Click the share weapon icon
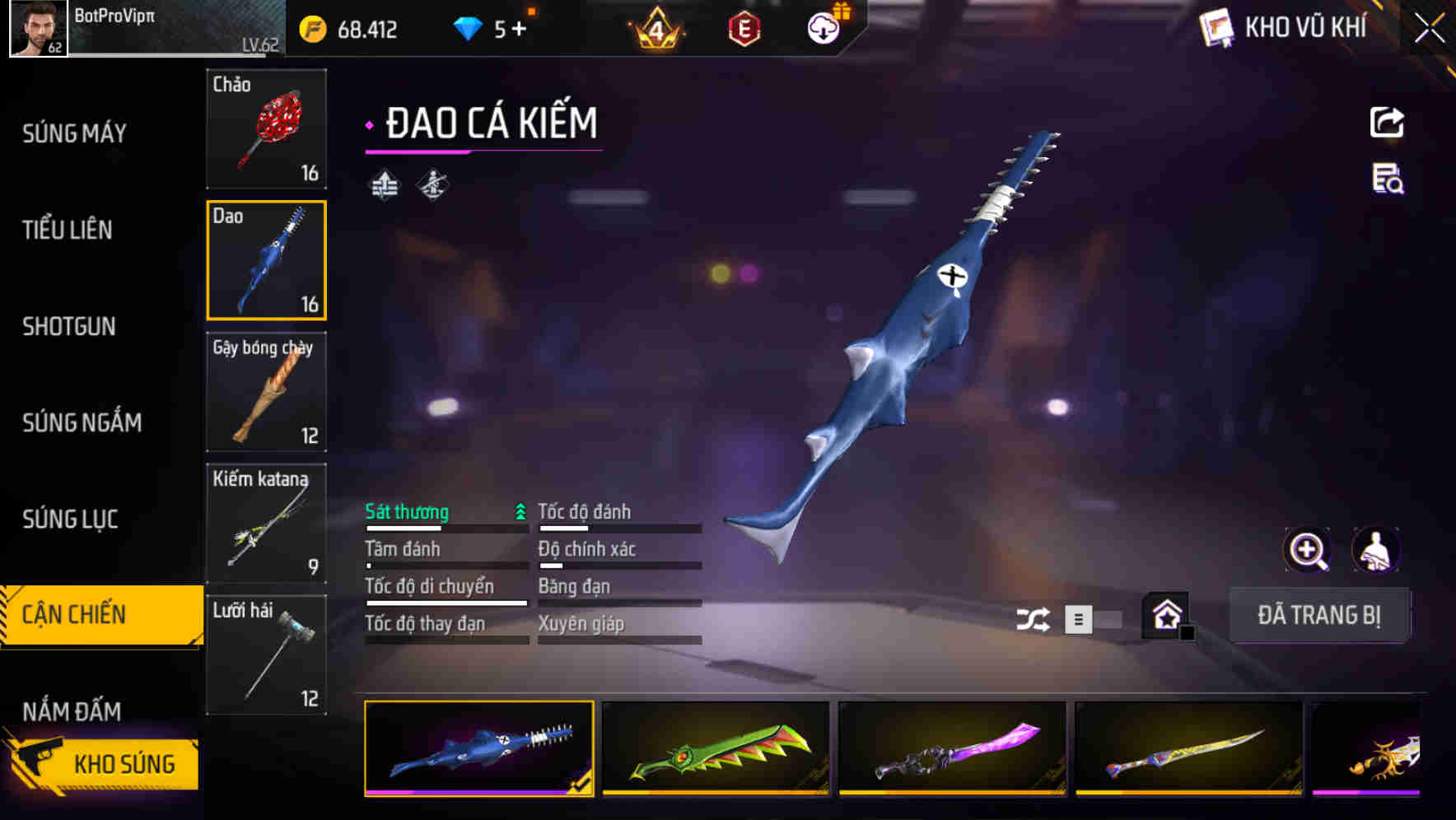This screenshot has width=1456, height=820. 1387,122
